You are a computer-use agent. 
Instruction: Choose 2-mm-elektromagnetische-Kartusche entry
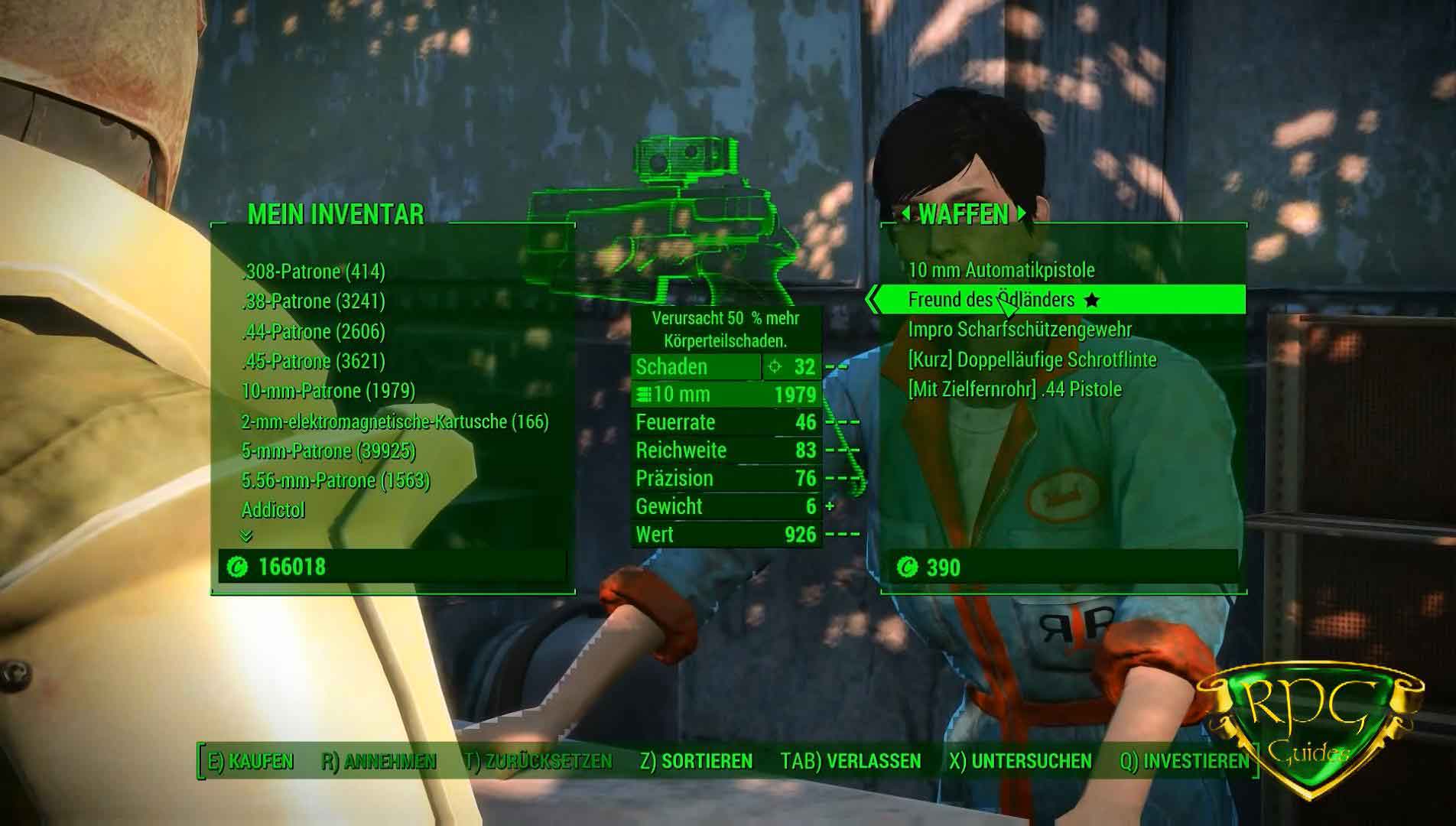tap(395, 421)
